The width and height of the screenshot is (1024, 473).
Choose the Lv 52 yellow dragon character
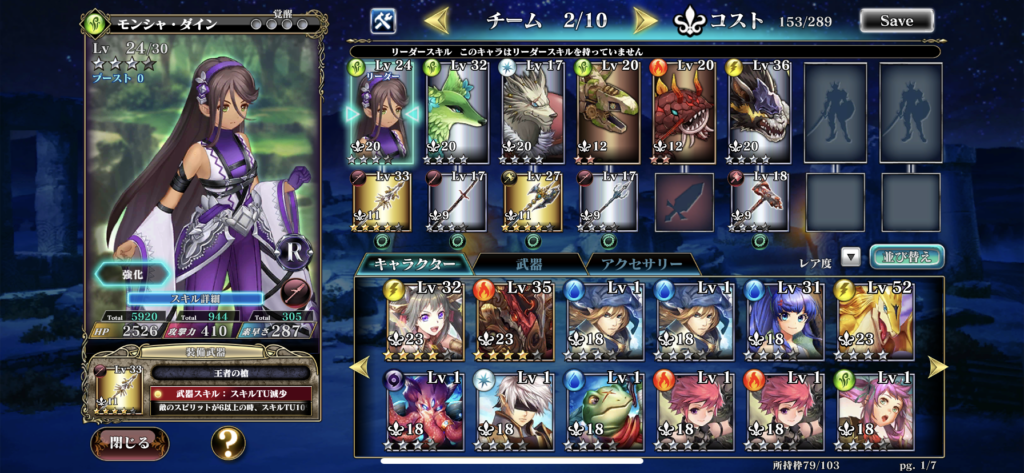870,320
